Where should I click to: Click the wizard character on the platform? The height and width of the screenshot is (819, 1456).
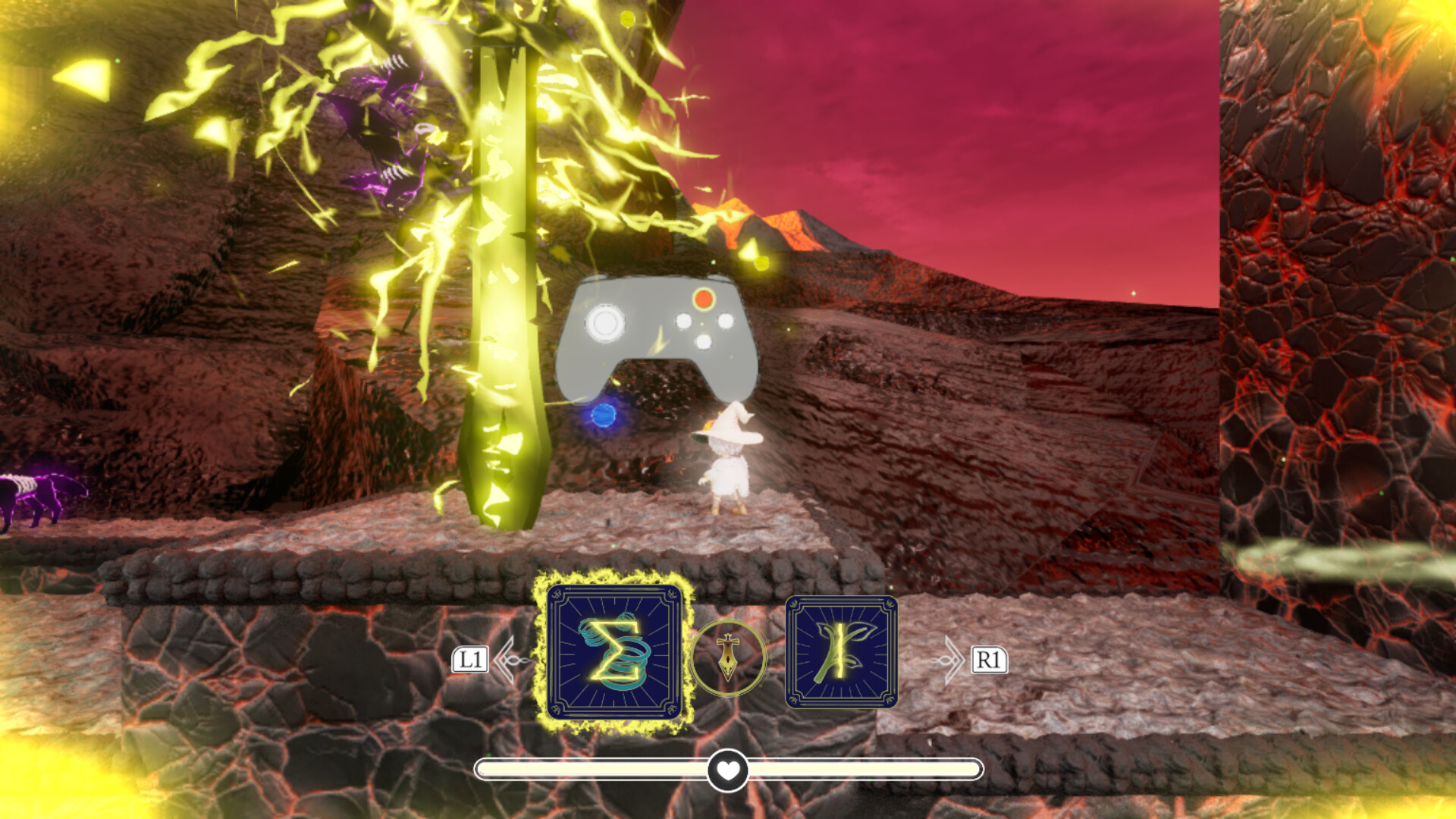tap(726, 466)
